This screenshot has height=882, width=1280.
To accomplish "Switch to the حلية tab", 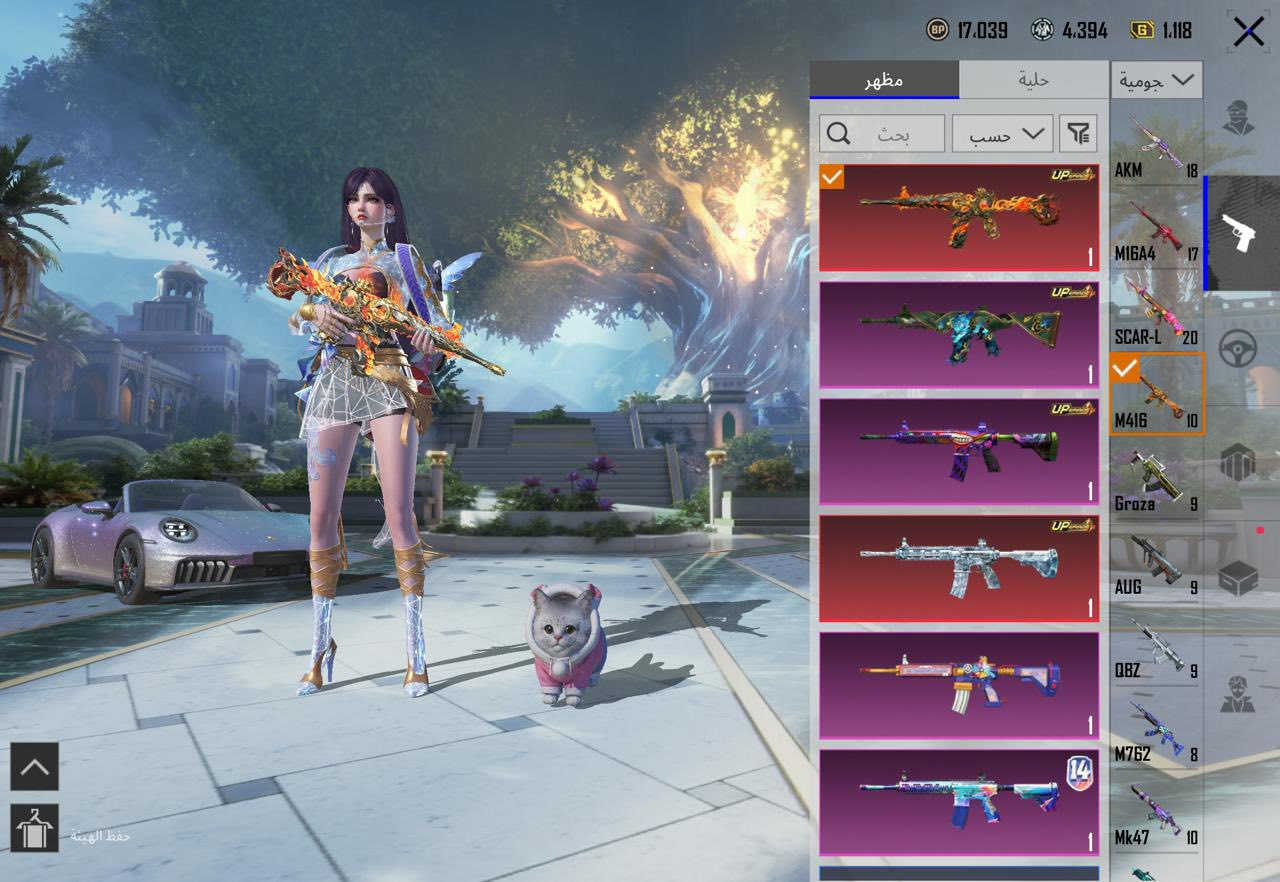I will click(1033, 80).
